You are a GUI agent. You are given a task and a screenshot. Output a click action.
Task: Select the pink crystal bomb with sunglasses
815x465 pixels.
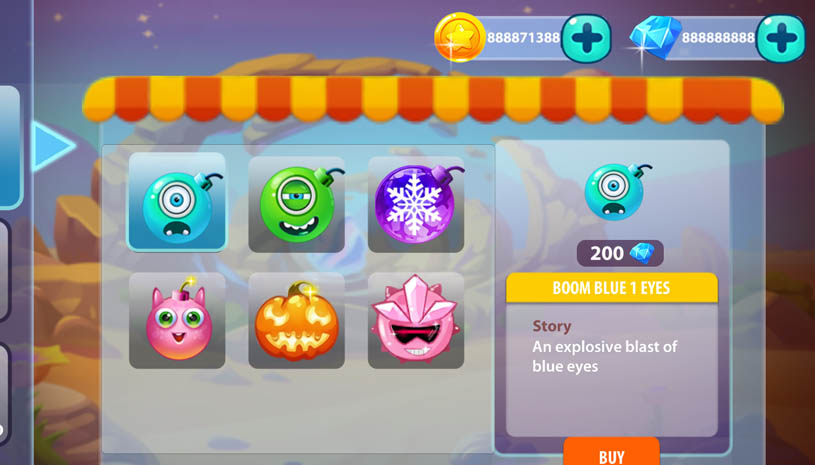415,321
